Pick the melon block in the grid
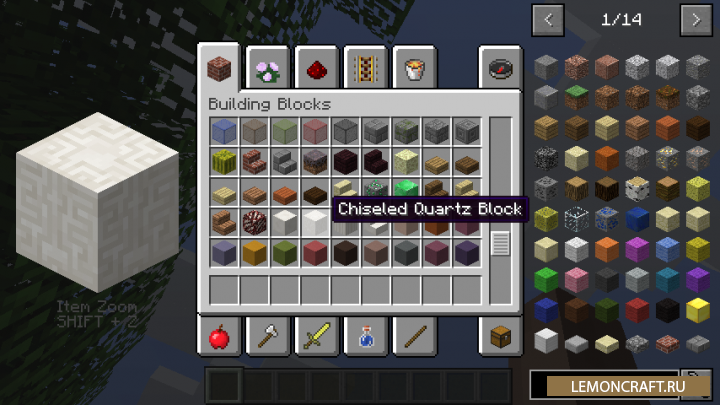Image resolution: width=720 pixels, height=405 pixels. point(224,161)
